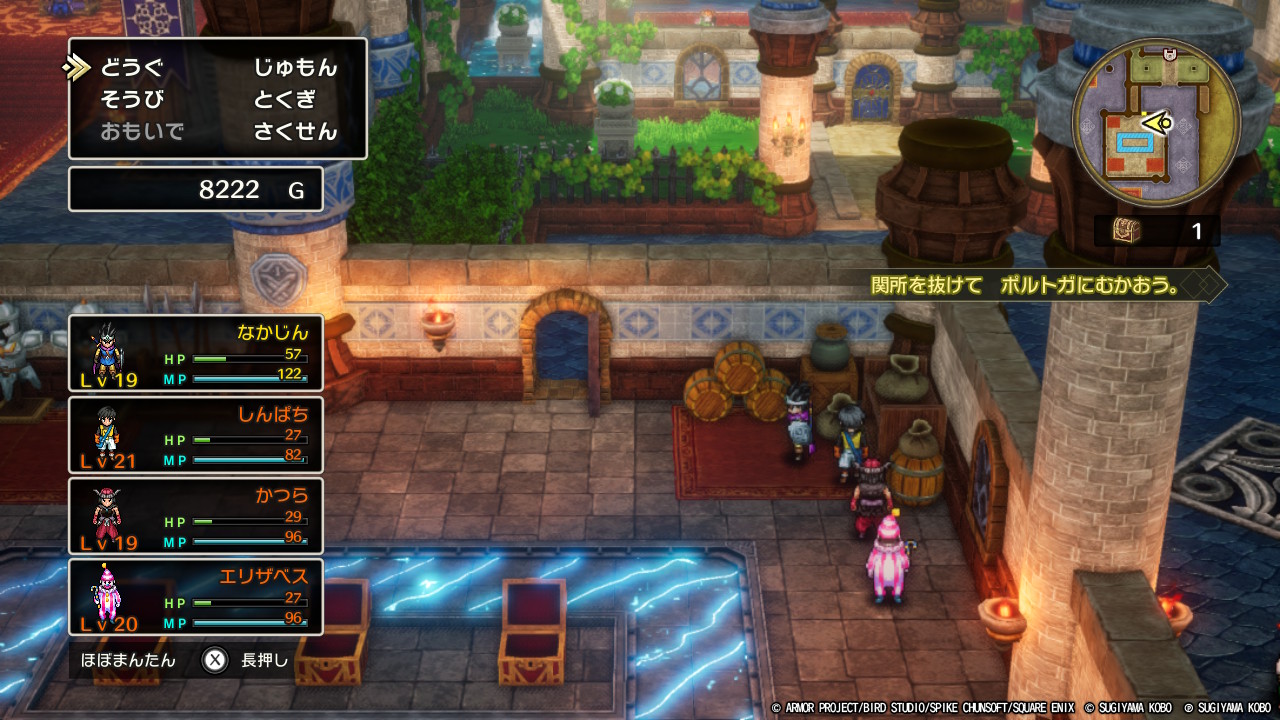The width and height of the screenshot is (1280, 720).
Task: Select party member なかじん's status panel
Action: coord(196,353)
